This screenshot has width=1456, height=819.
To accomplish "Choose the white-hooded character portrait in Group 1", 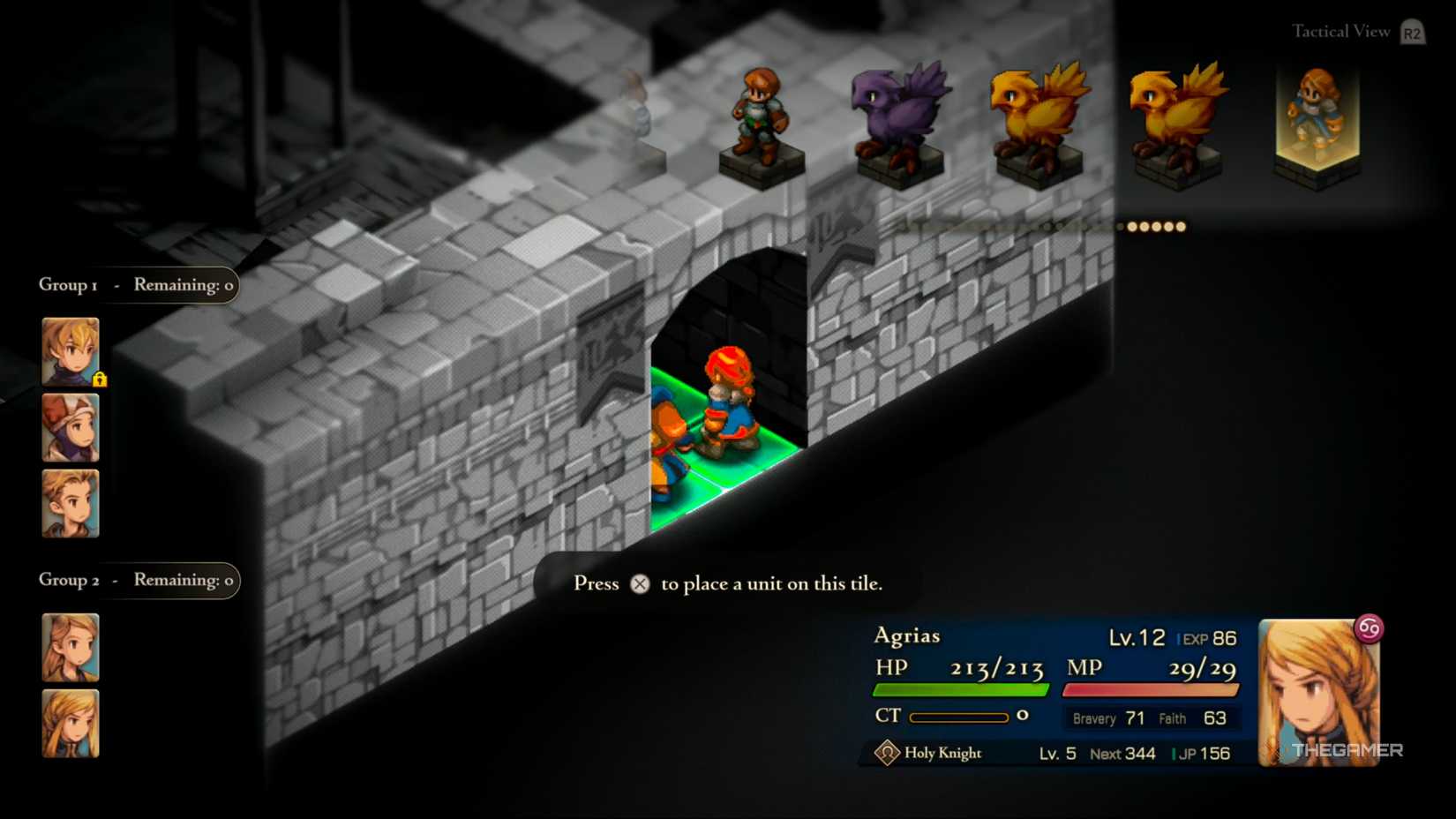I will point(71,428).
